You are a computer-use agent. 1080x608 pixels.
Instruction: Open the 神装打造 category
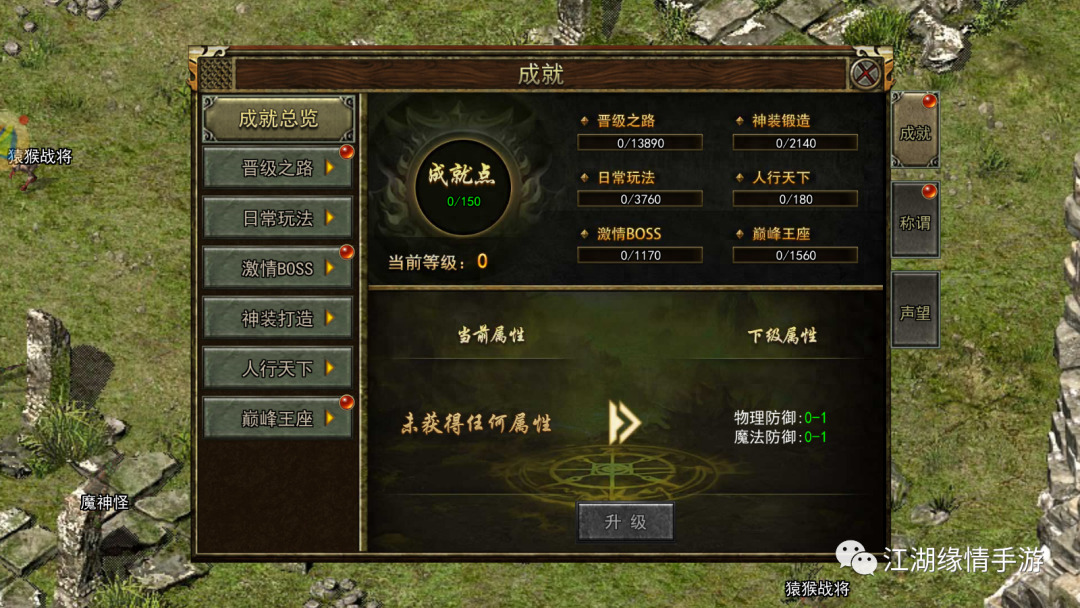click(x=278, y=318)
